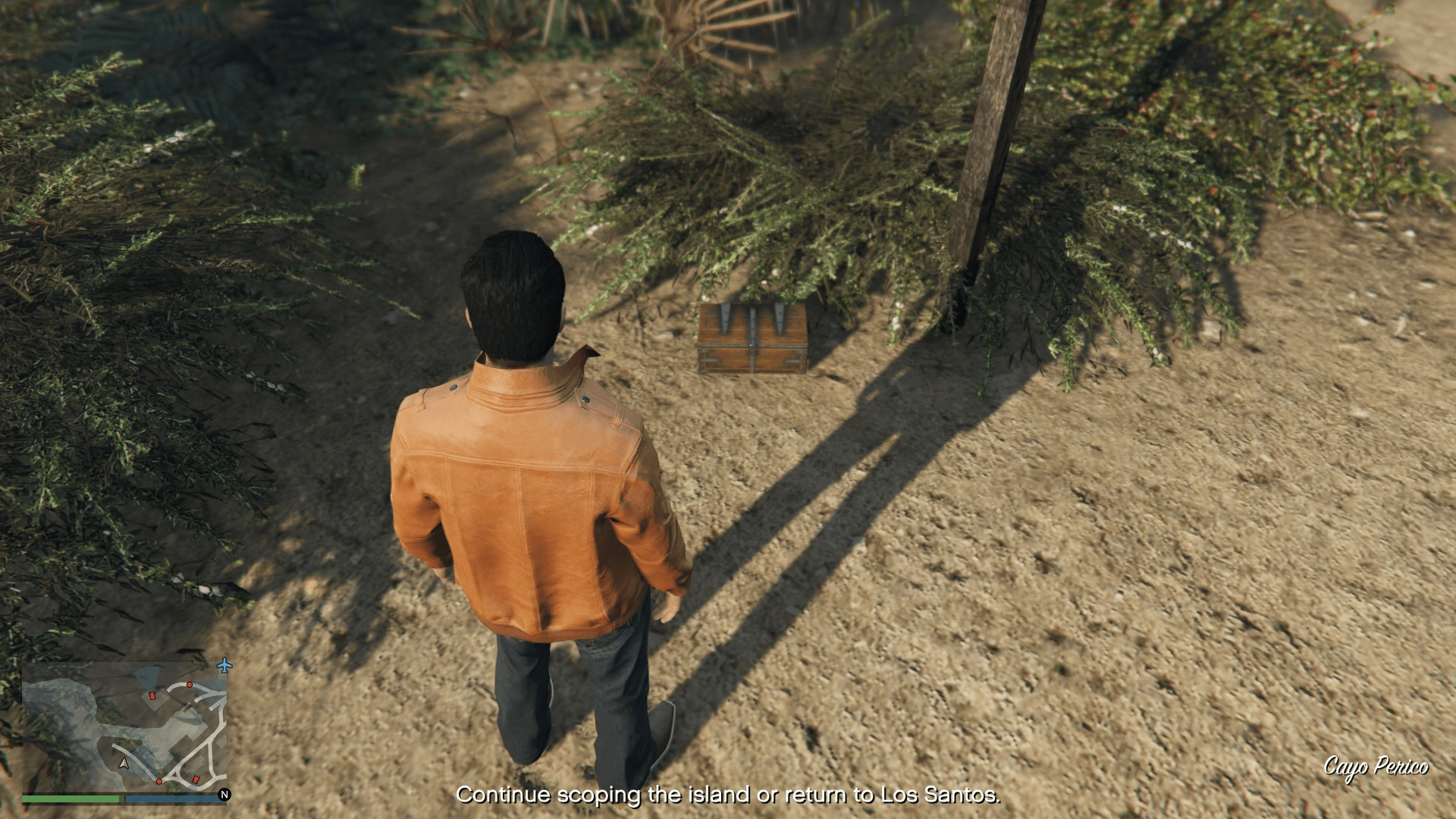Viewport: 1456px width, 819px height.
Task: Click the blue plane icon on the minimap
Action: click(224, 666)
